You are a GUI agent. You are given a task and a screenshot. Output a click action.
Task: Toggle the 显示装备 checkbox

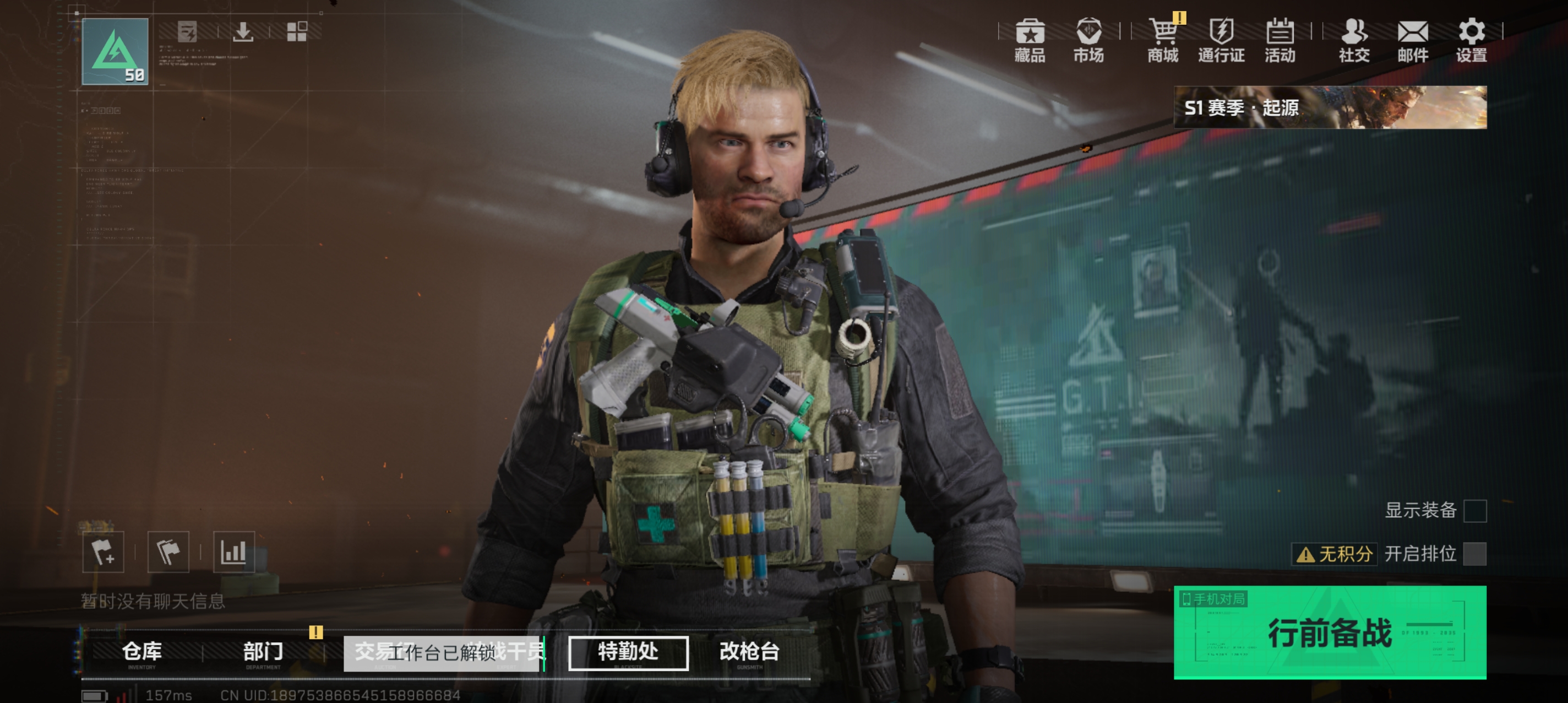[1474, 511]
